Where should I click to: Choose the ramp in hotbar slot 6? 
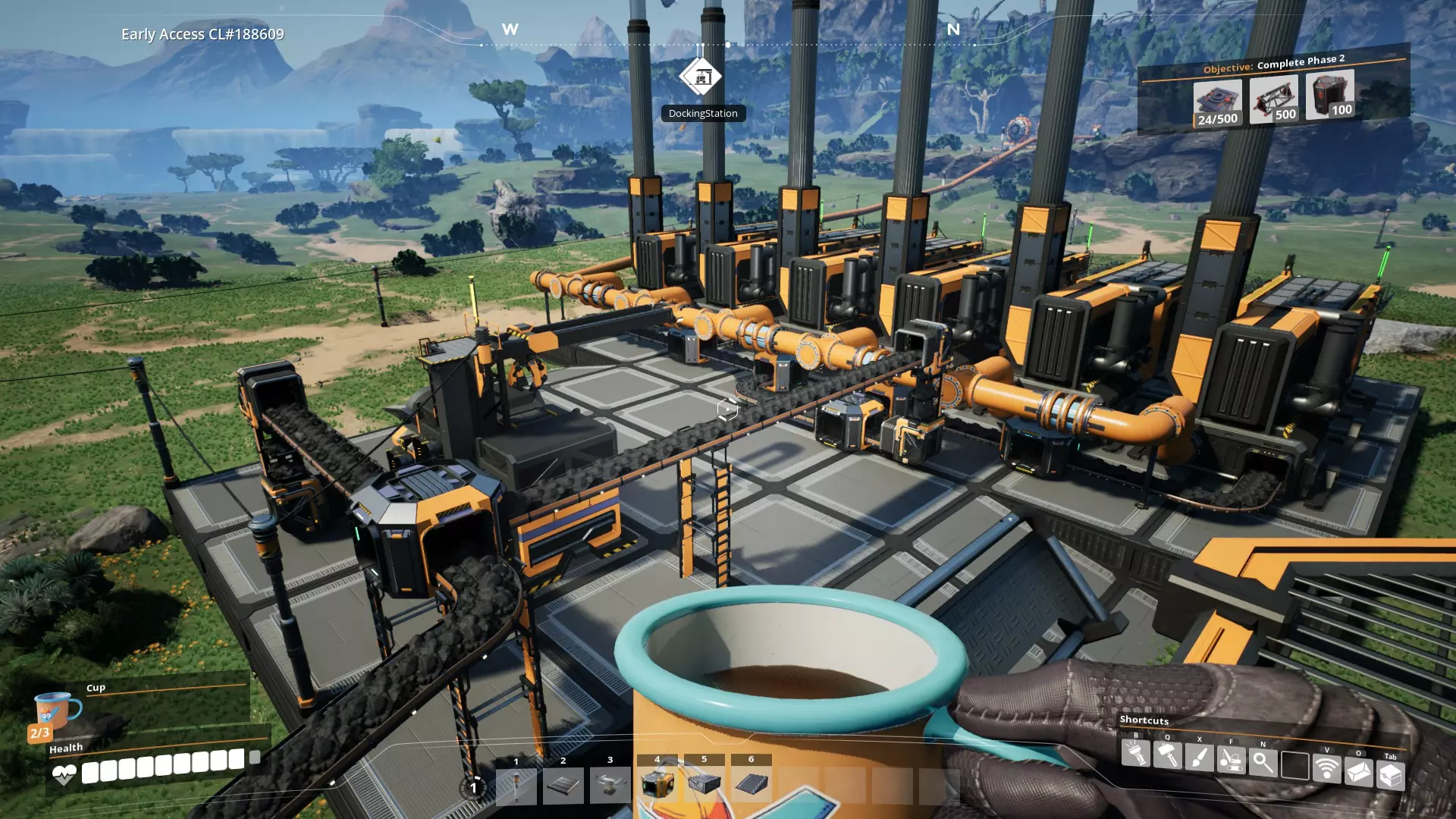752,783
